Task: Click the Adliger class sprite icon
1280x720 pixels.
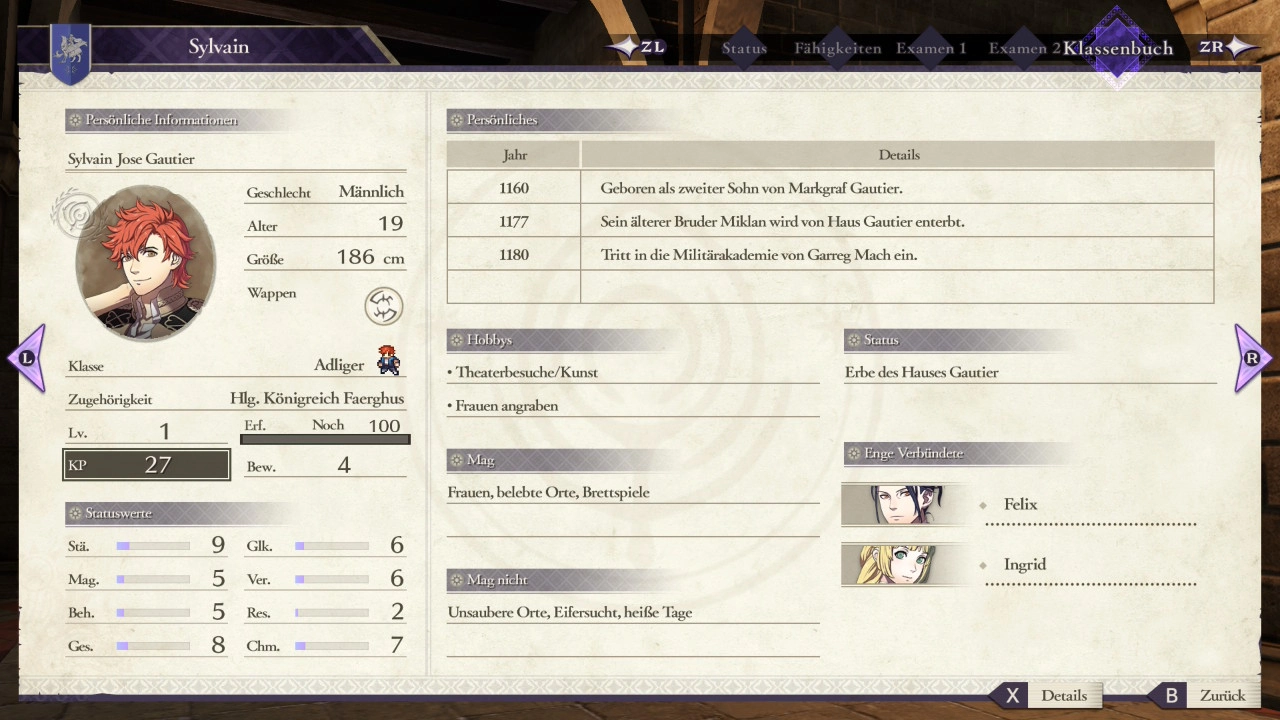Action: 388,360
